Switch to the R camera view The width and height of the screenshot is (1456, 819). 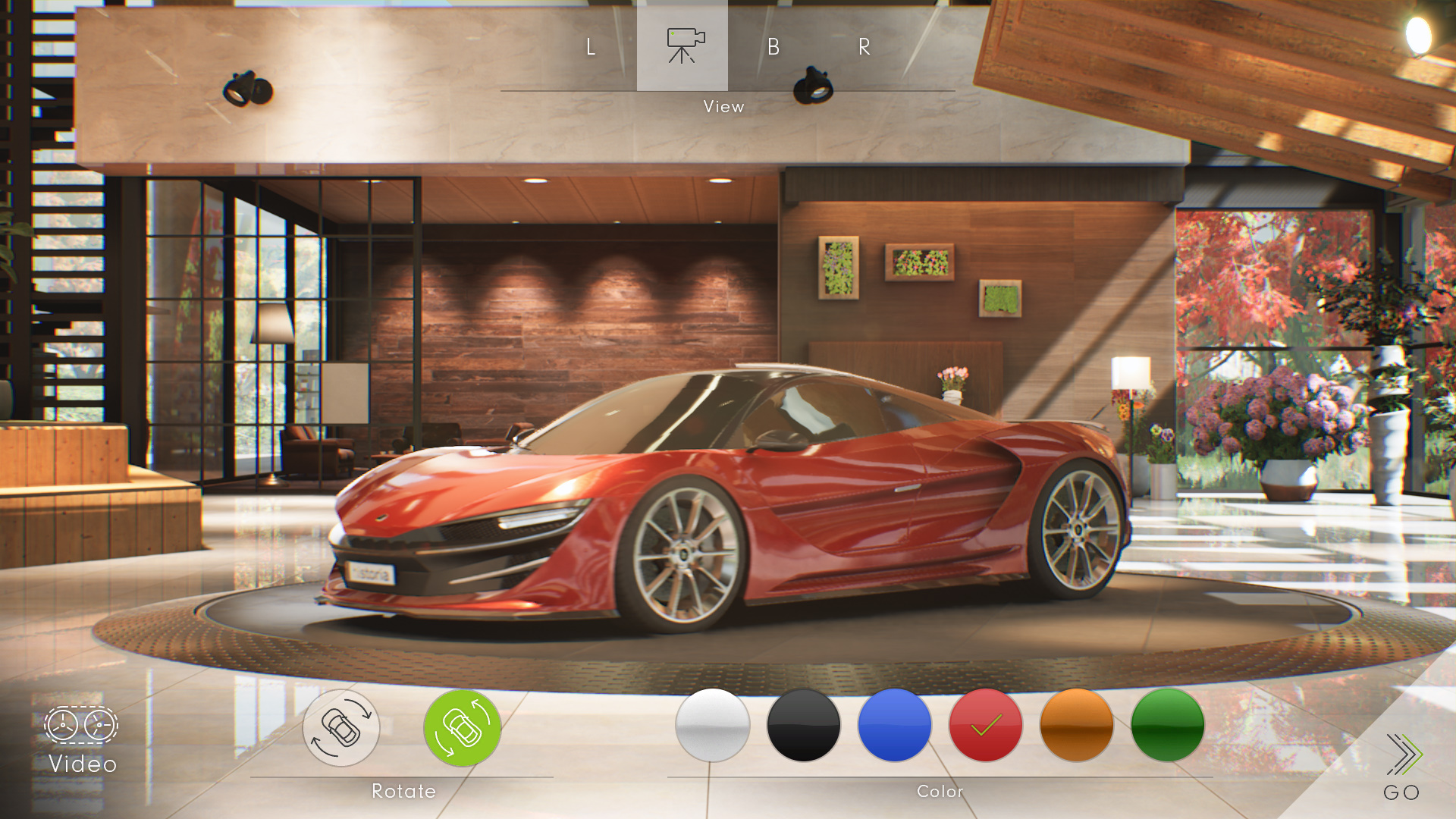point(864,47)
